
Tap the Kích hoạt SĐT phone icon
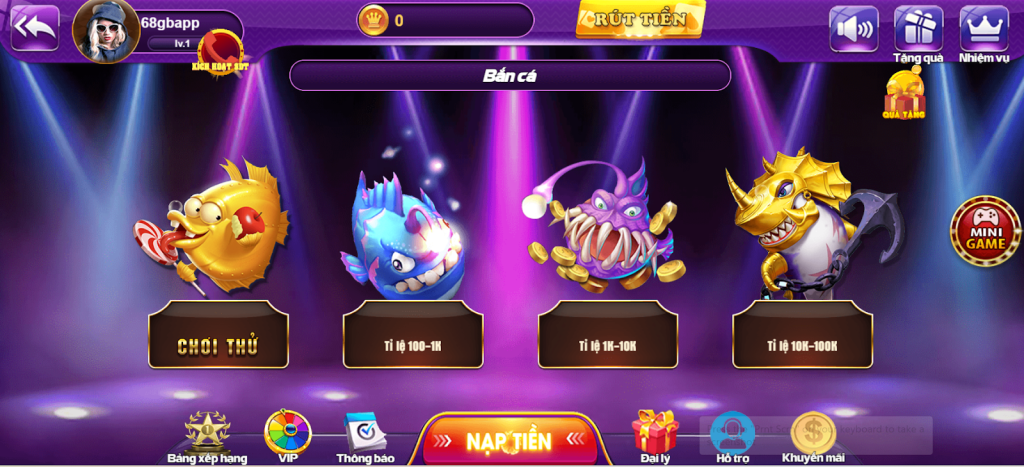tap(218, 49)
